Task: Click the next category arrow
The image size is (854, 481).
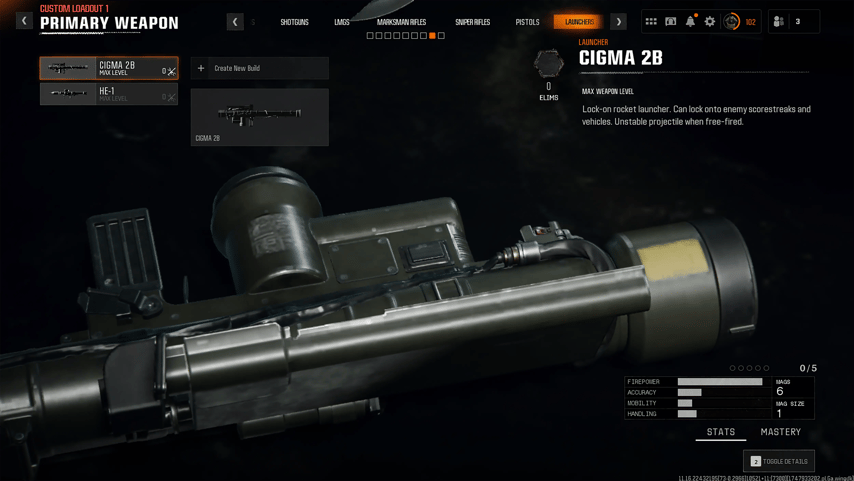Action: pyautogui.click(x=619, y=22)
